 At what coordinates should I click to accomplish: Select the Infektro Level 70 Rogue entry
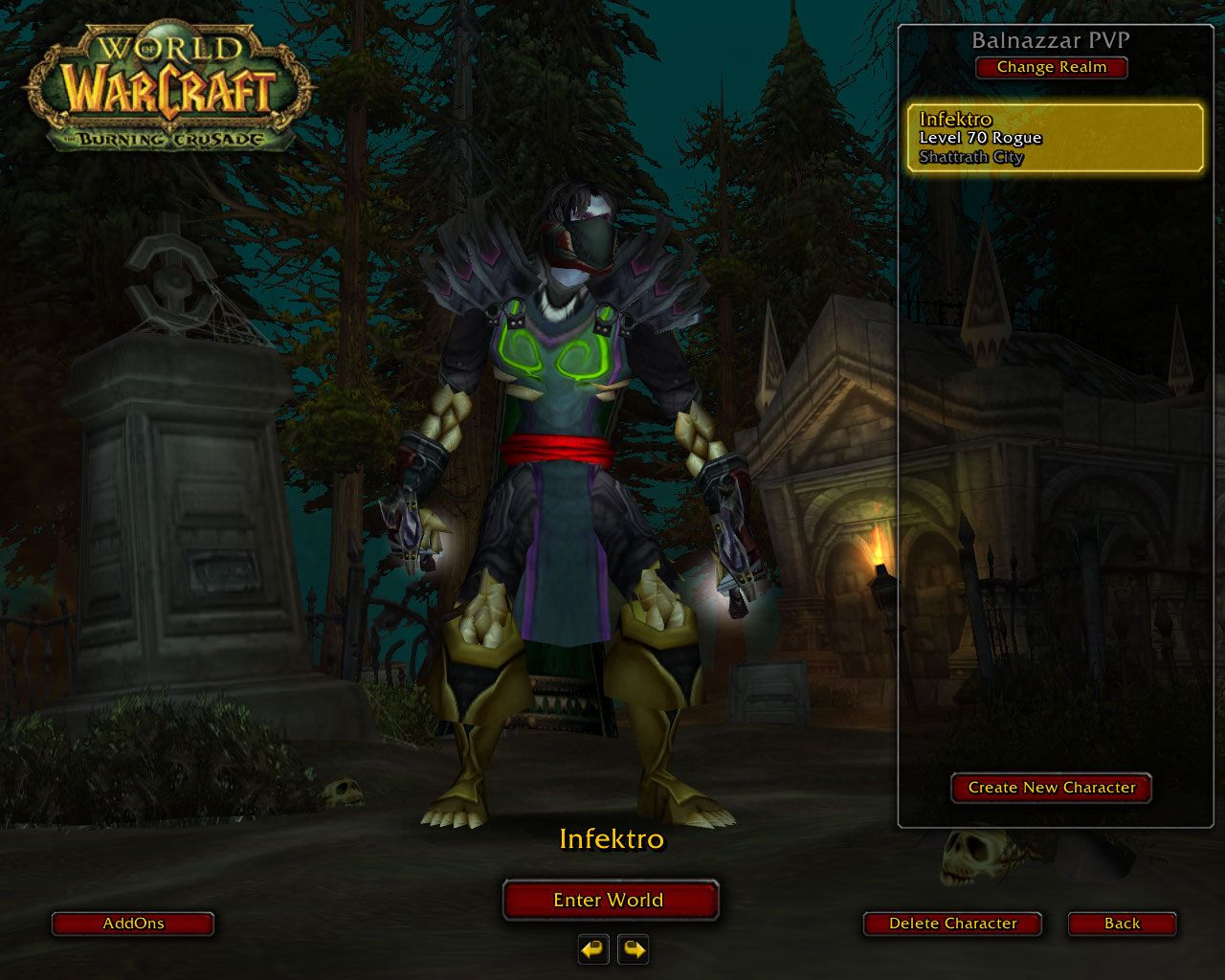pyautogui.click(x=1055, y=138)
